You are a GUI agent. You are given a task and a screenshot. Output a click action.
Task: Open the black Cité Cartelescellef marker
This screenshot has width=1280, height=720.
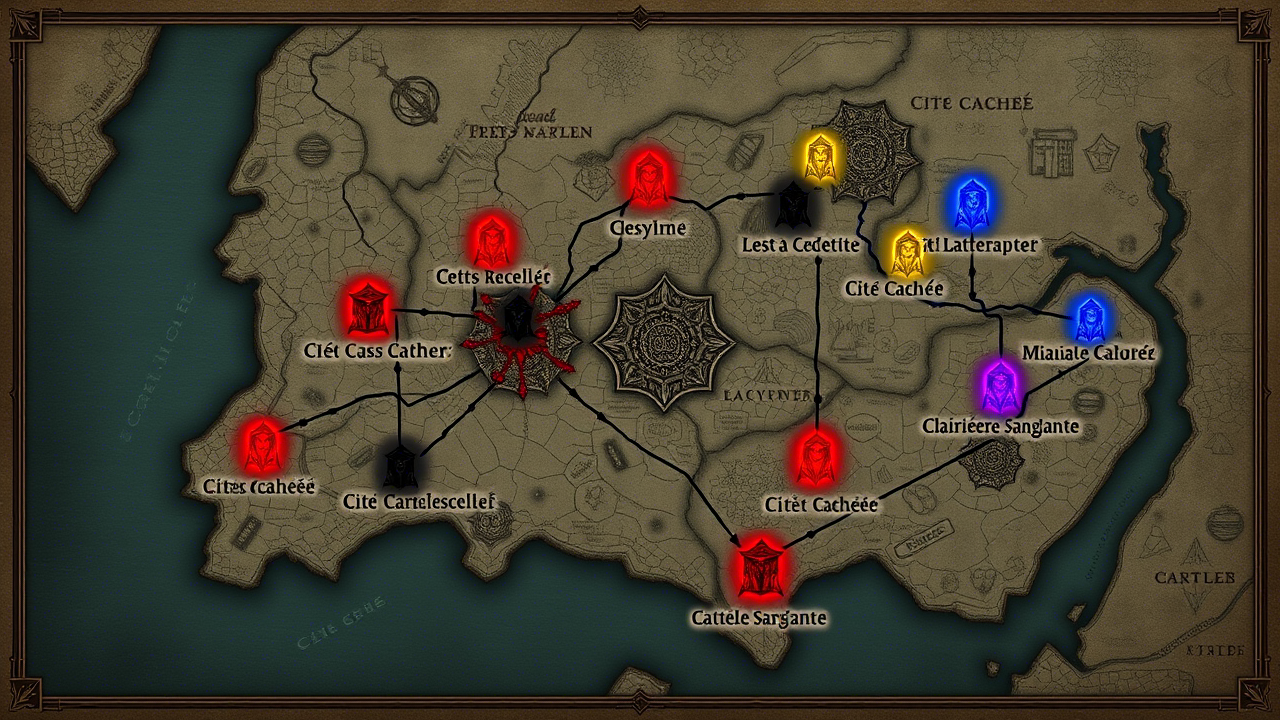click(399, 466)
